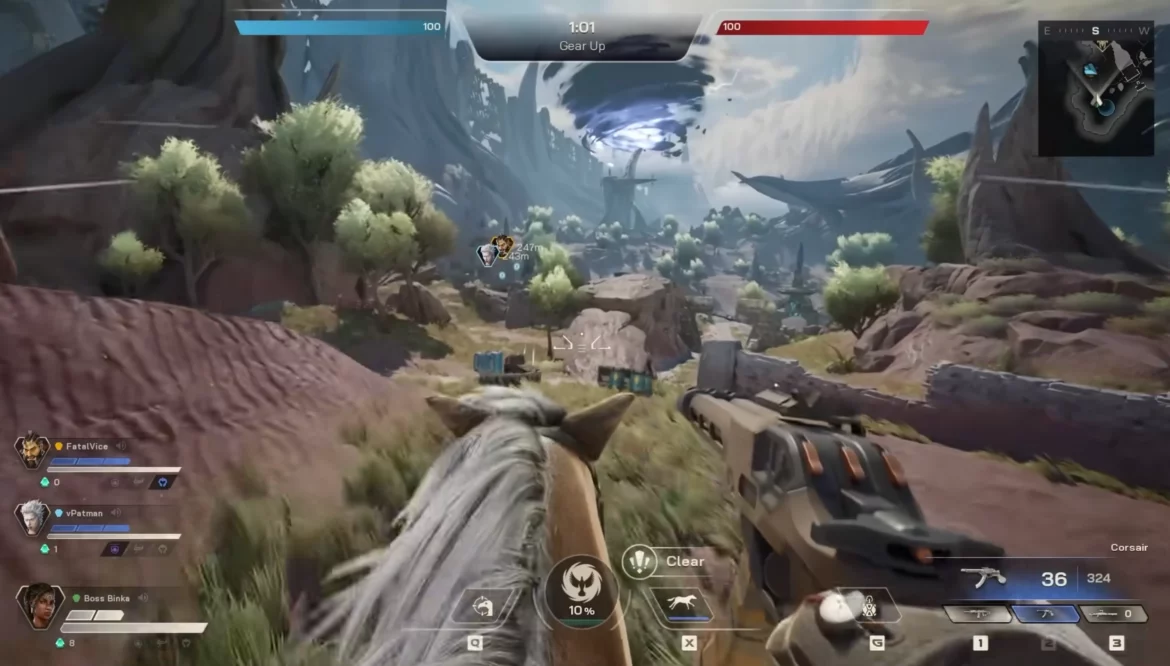Toggle Boss Binka's voice speaker icon
Viewport: 1170px width, 666px height.
click(x=143, y=598)
